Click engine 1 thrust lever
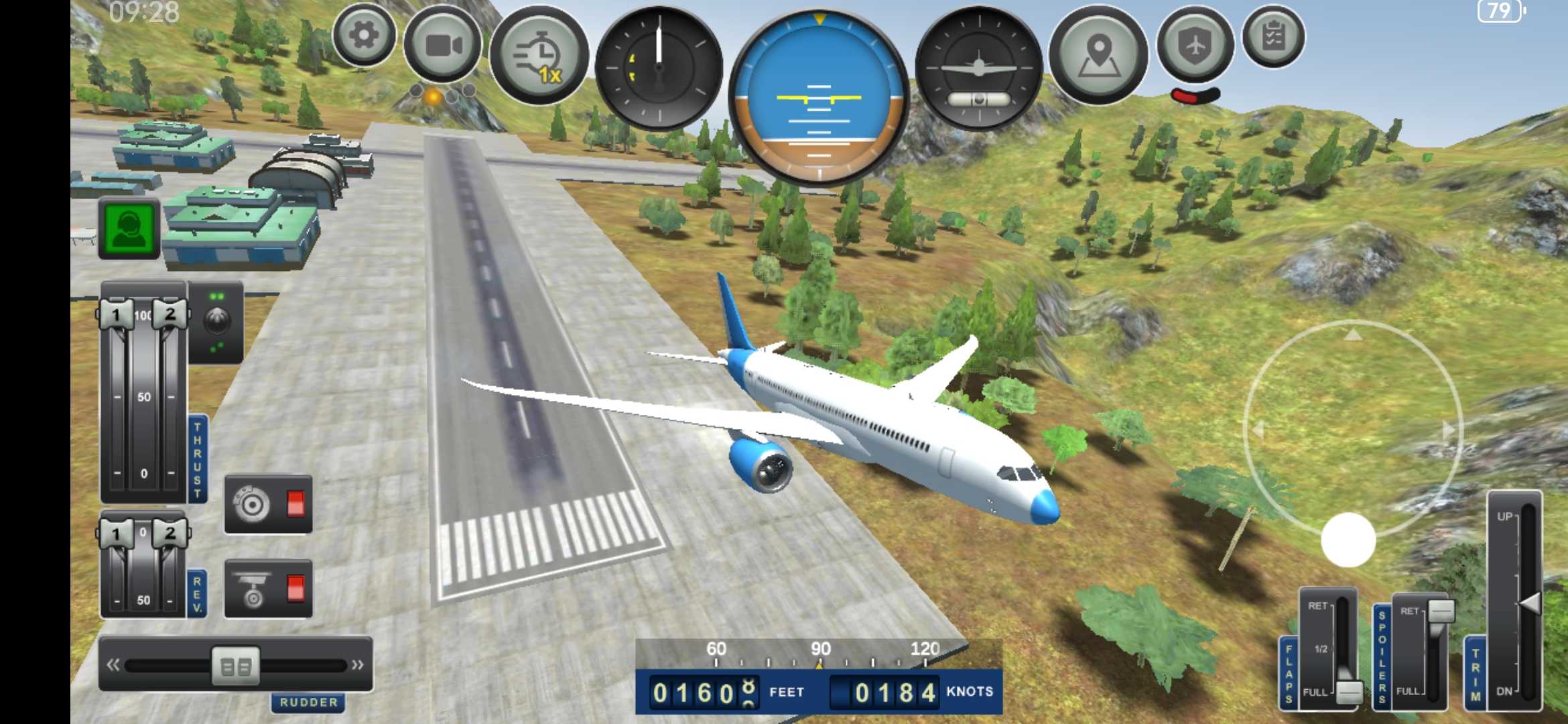The height and width of the screenshot is (724, 1568). pyautogui.click(x=116, y=314)
